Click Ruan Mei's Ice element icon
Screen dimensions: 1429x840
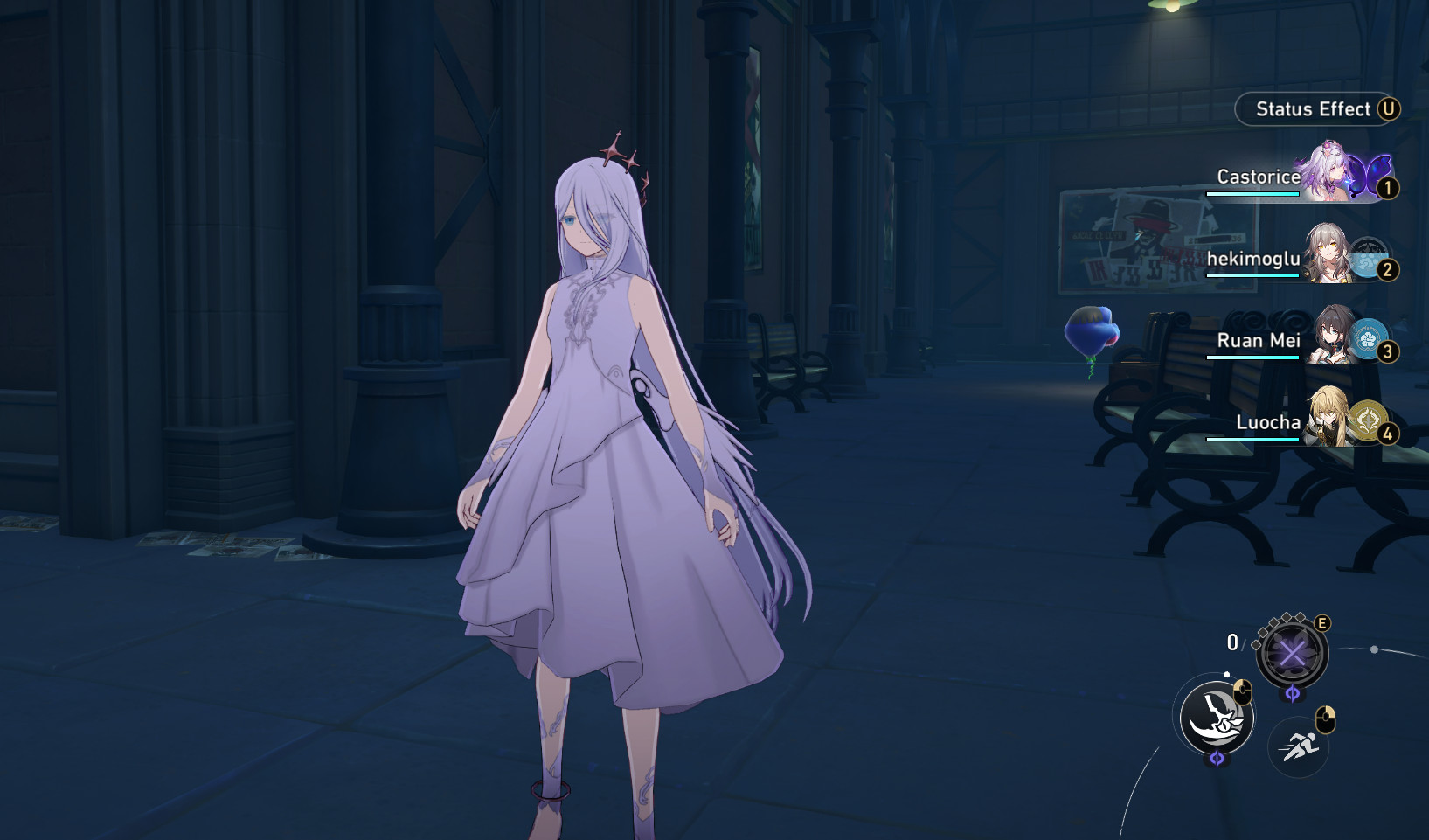tap(1370, 339)
